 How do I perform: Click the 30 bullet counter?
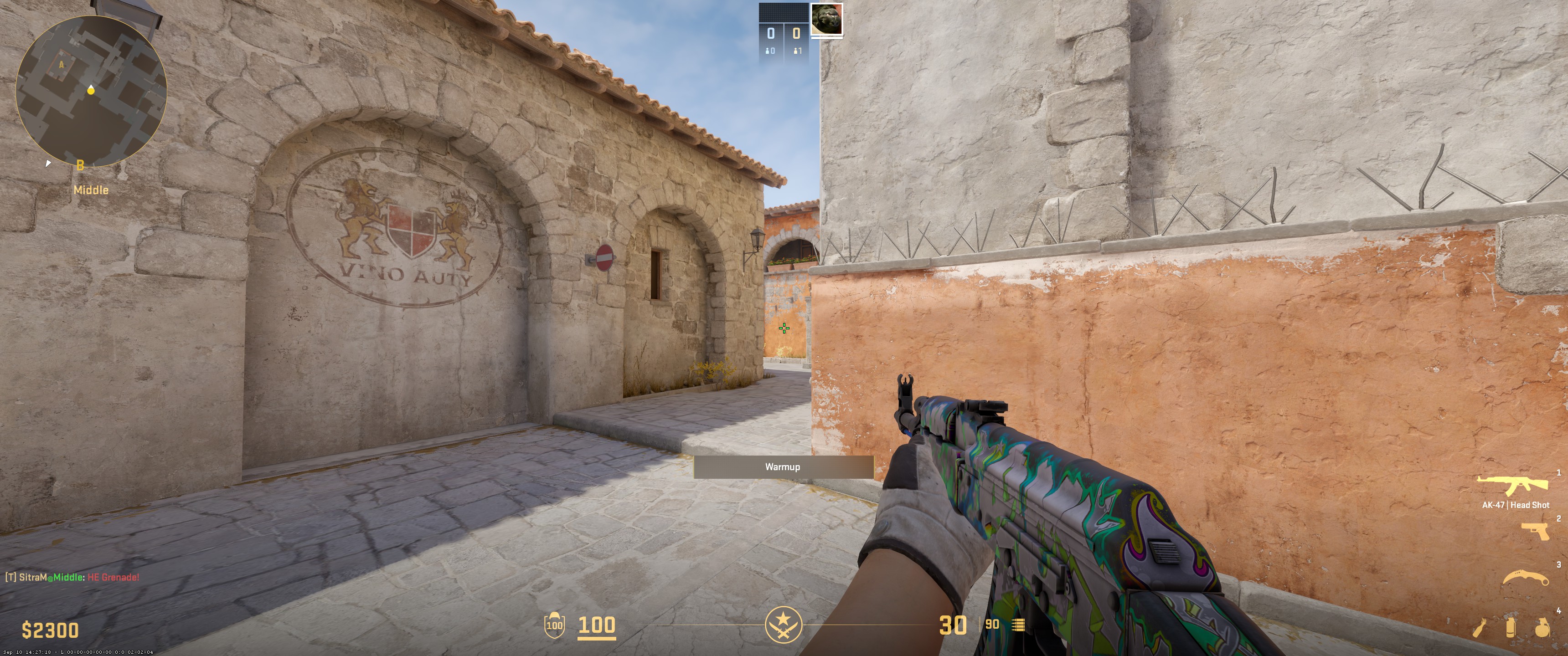(x=954, y=625)
